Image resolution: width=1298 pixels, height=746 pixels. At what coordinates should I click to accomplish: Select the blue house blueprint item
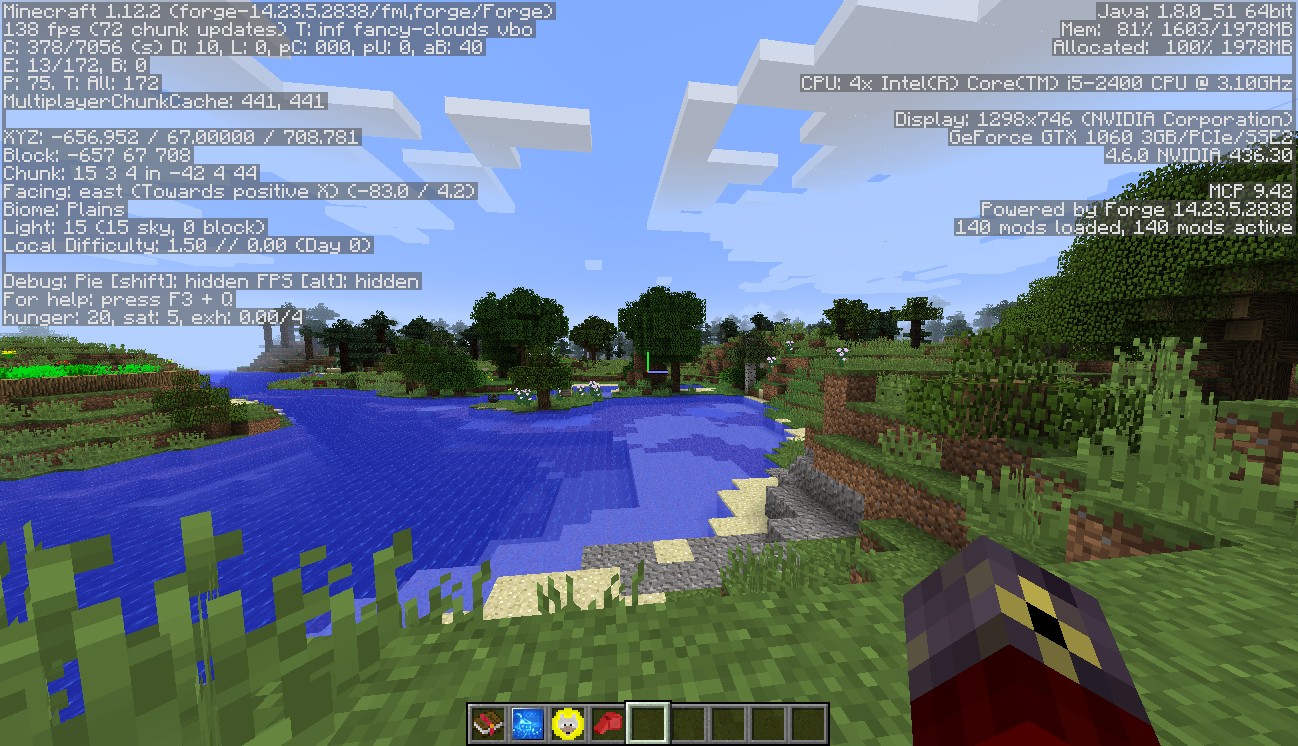[528, 723]
